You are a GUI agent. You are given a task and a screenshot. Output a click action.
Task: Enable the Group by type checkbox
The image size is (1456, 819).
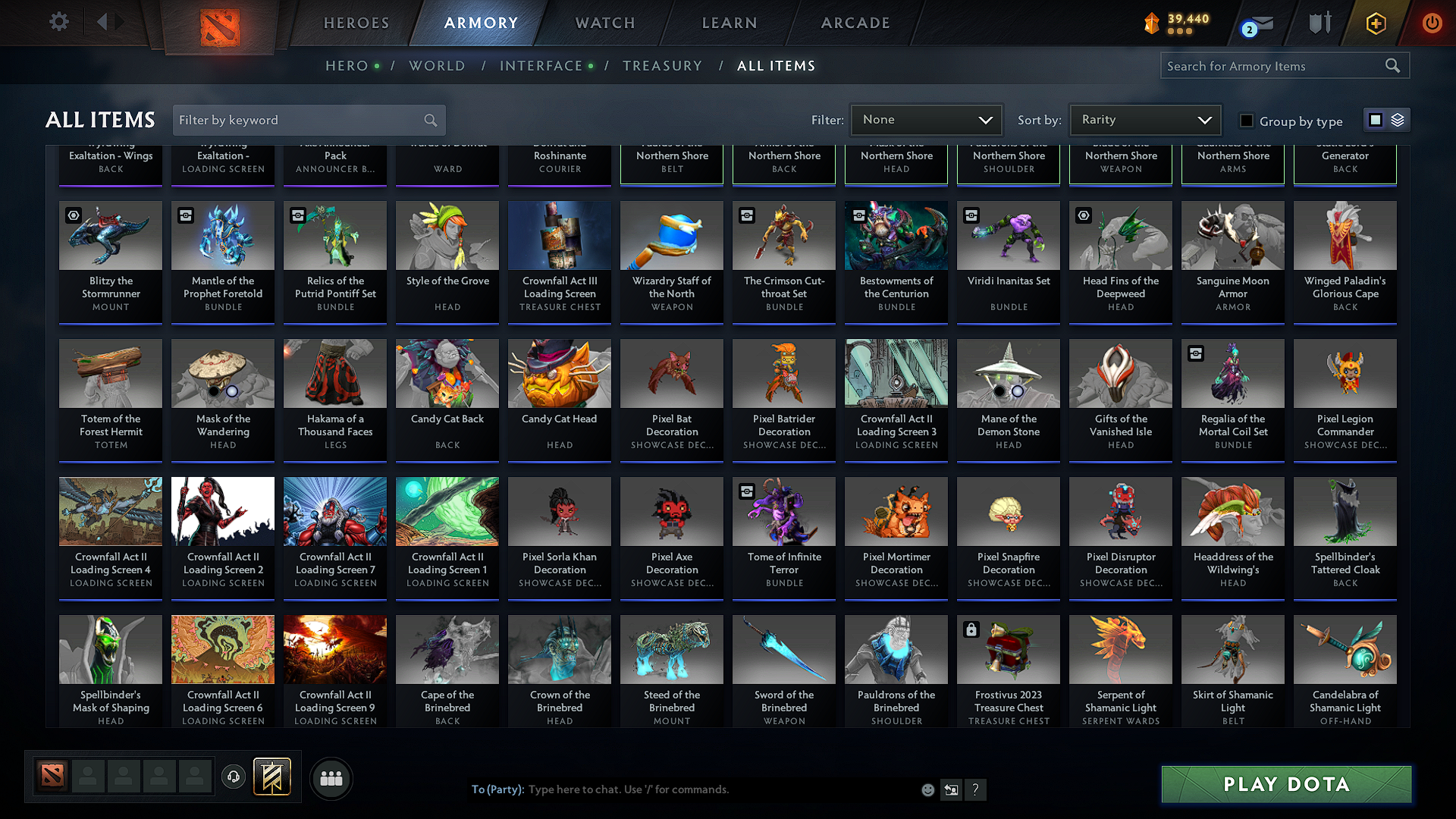coord(1246,121)
